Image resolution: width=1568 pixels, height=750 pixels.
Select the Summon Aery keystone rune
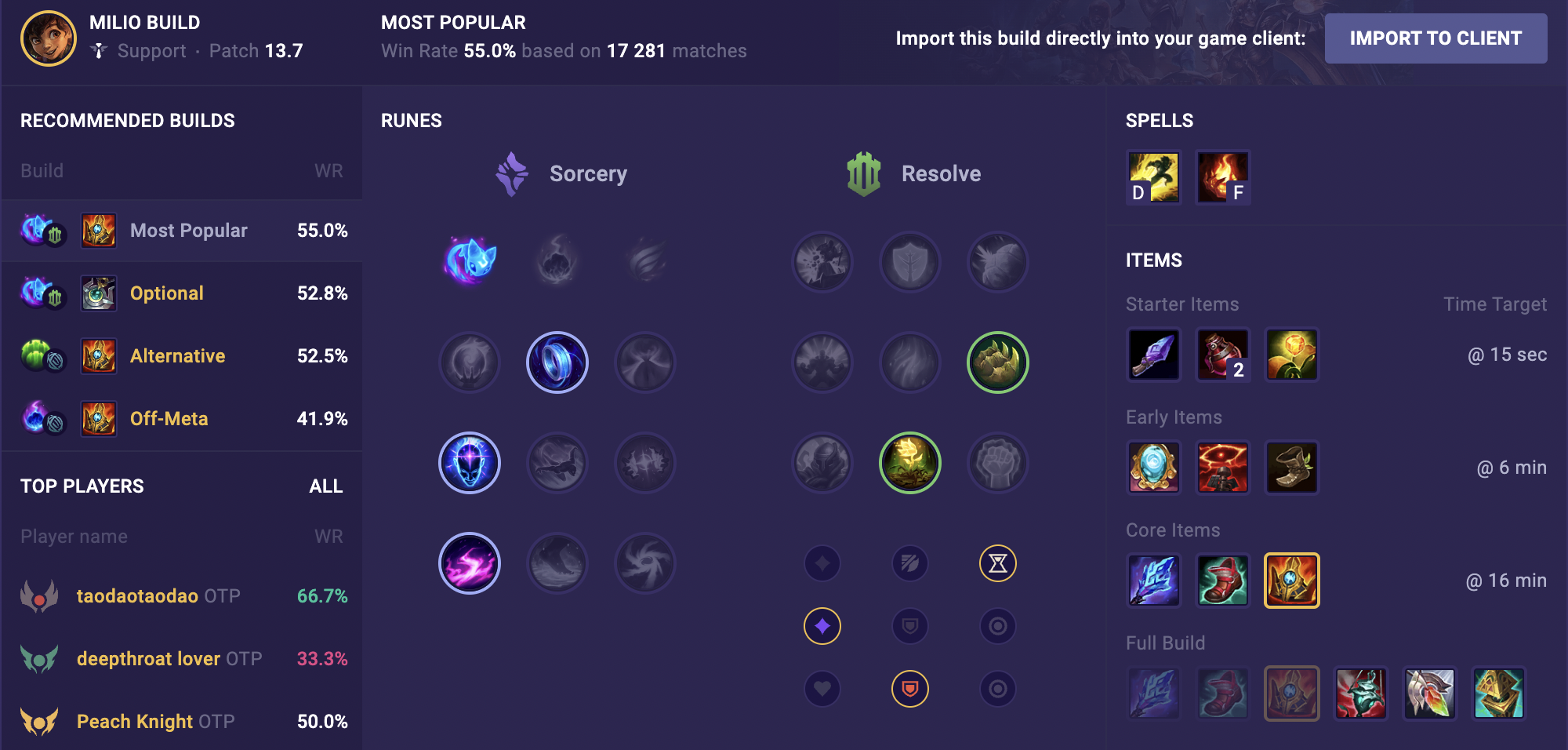point(470,263)
